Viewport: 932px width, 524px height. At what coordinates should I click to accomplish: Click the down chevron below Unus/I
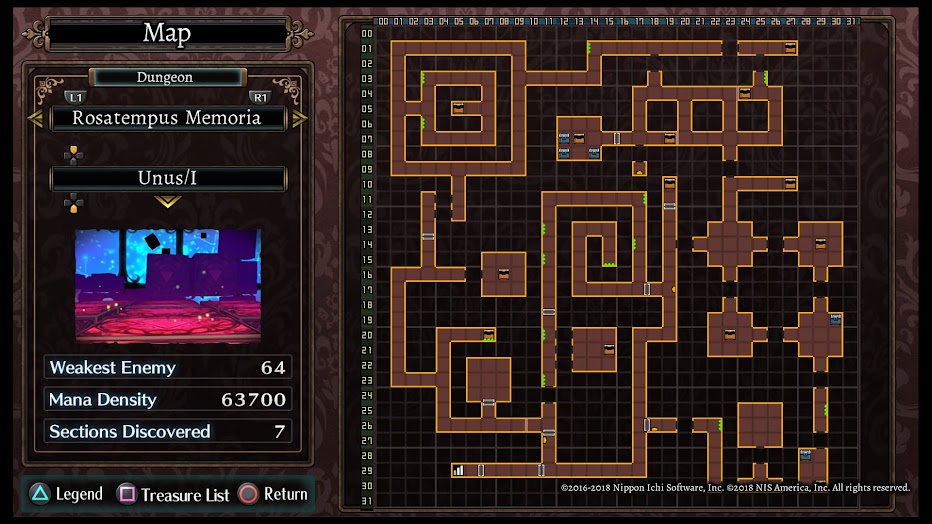[x=168, y=202]
